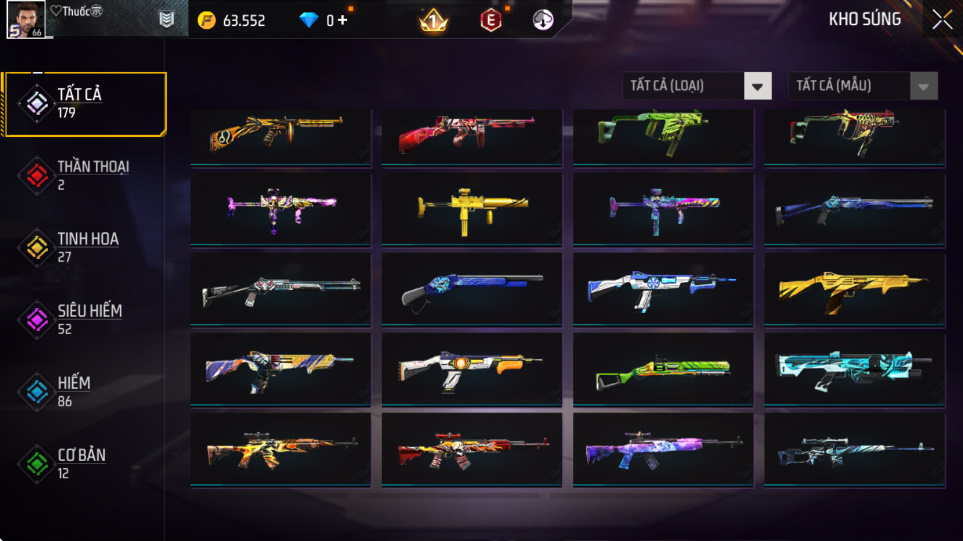This screenshot has height=541, width=963.
Task: Choose the green Vector submachine gun skin
Action: pos(658,134)
